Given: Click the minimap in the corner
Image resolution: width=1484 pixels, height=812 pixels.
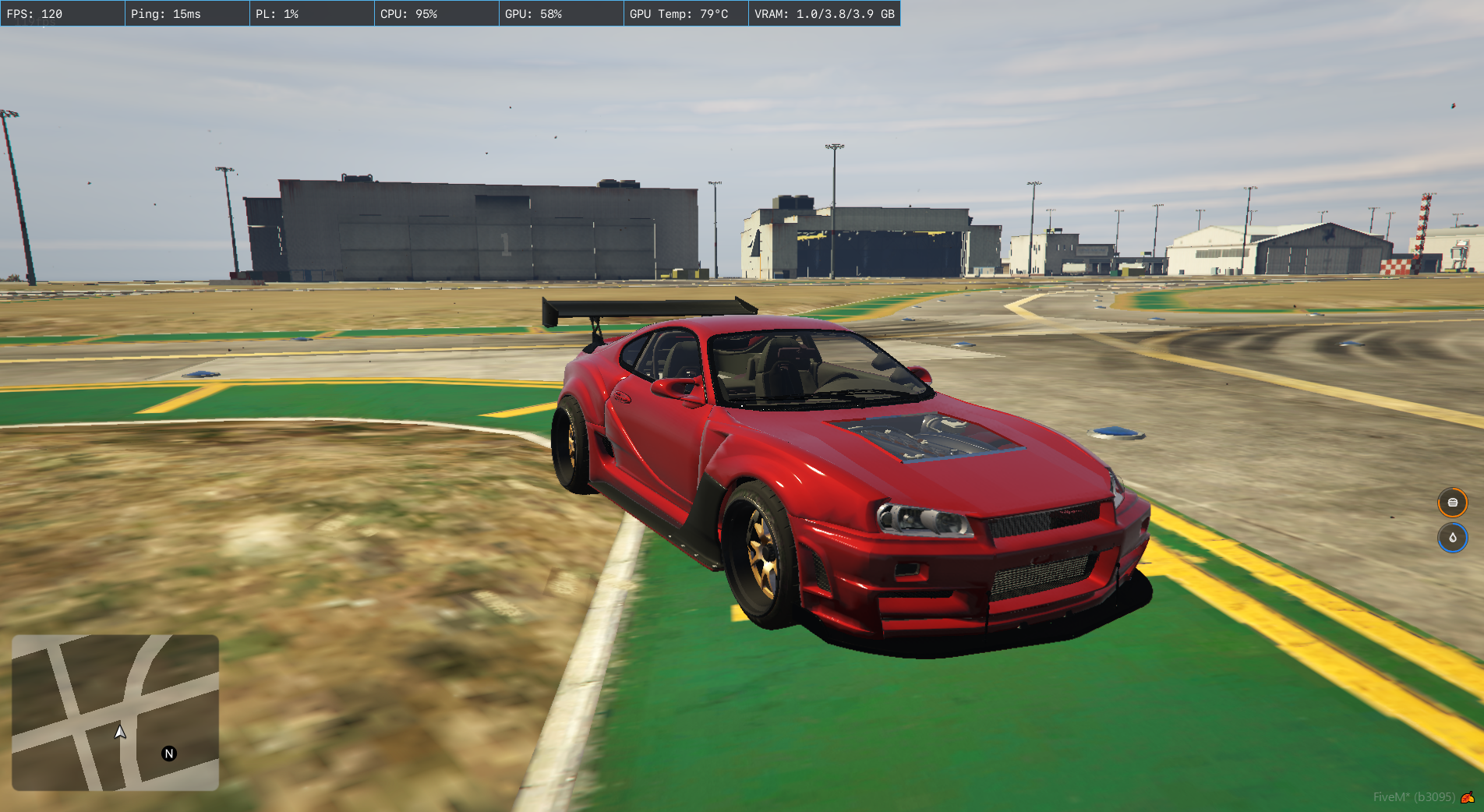Looking at the screenshot, I should click(x=115, y=712).
